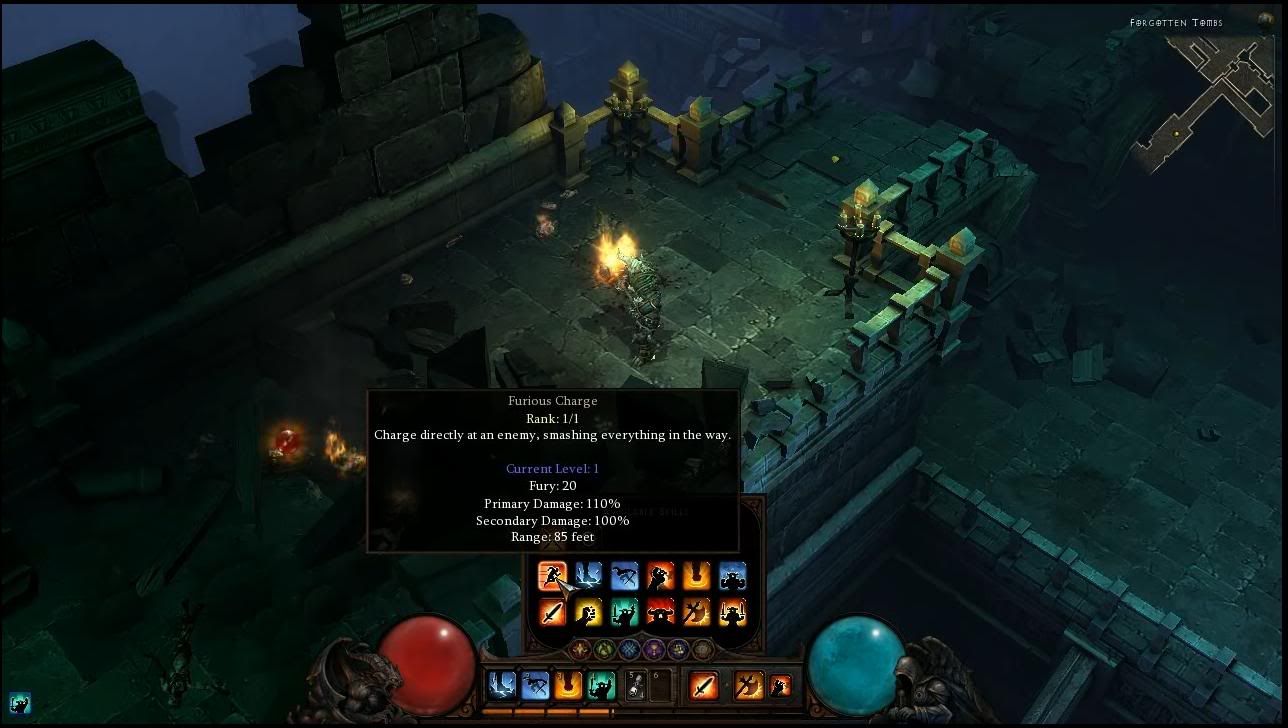
Task: Activate the skill in hotbar slot 2
Action: [535, 686]
